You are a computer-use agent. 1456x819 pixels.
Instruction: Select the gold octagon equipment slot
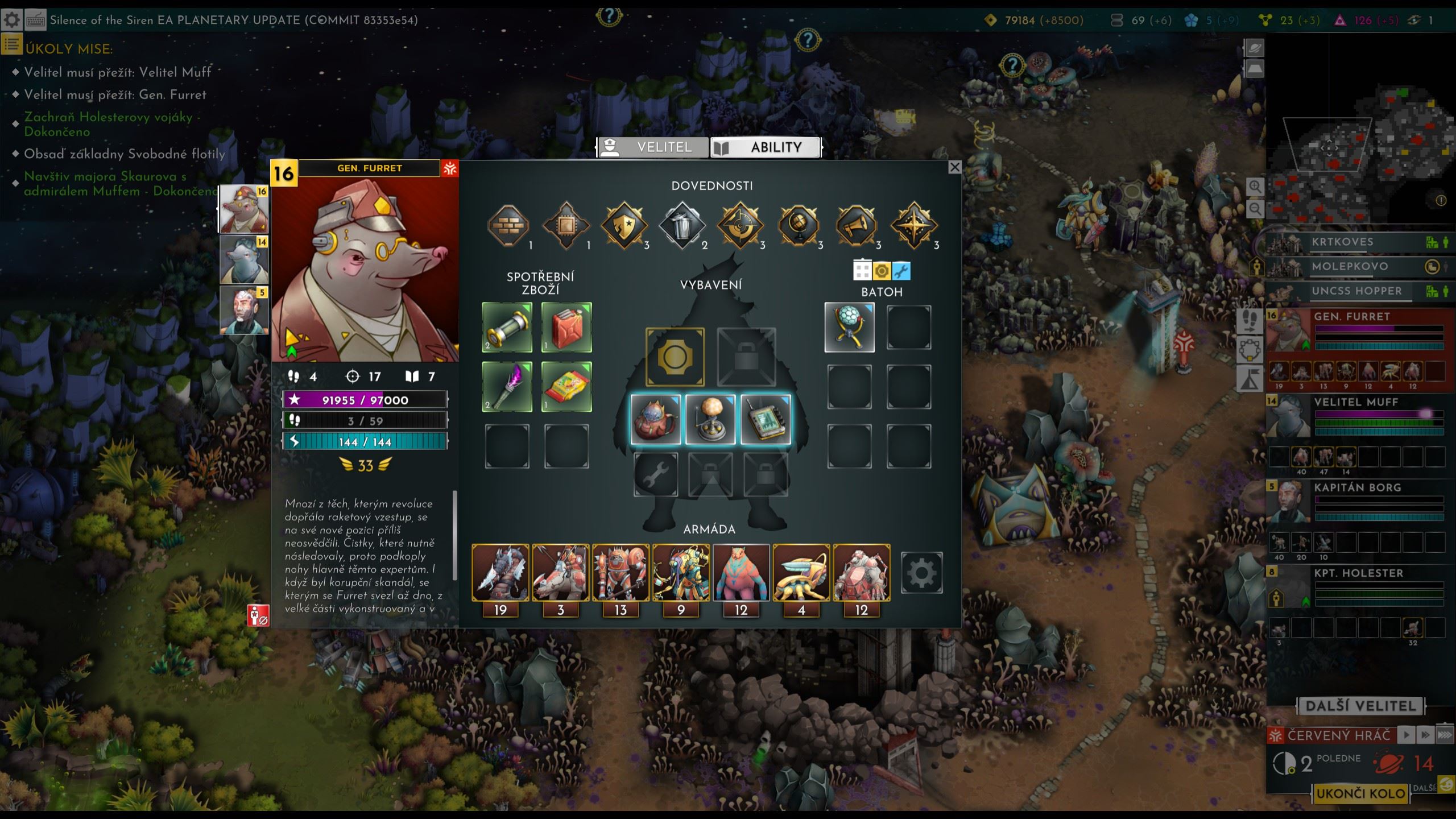(x=675, y=357)
